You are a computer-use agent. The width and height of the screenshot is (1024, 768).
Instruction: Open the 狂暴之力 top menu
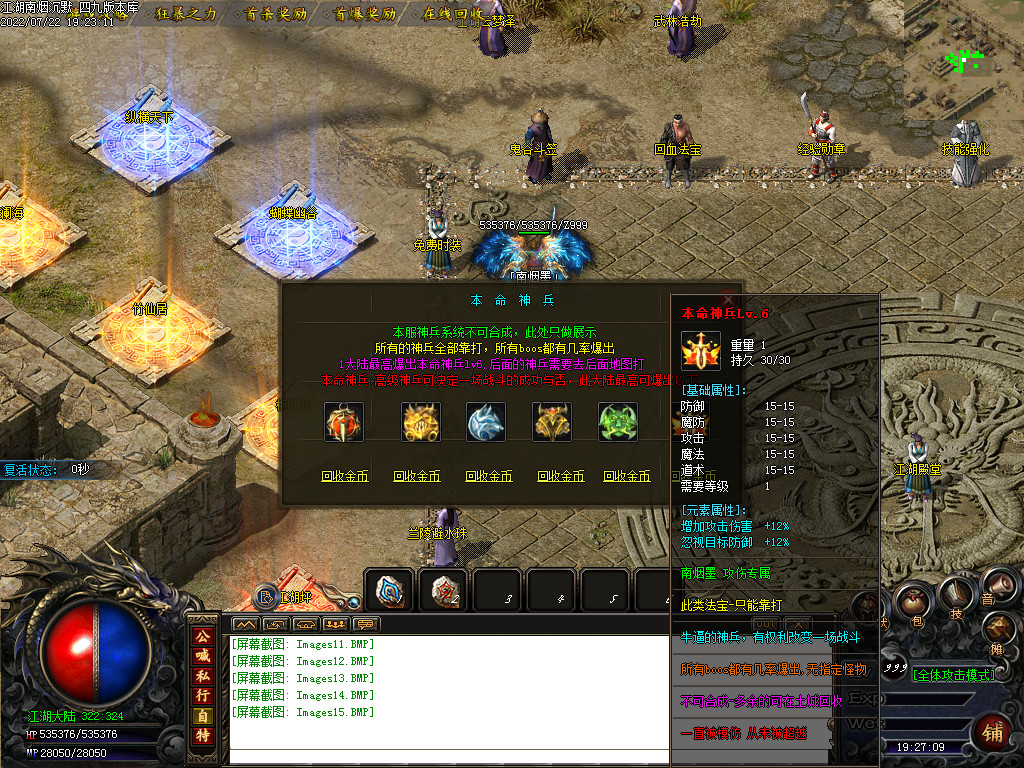coord(187,14)
